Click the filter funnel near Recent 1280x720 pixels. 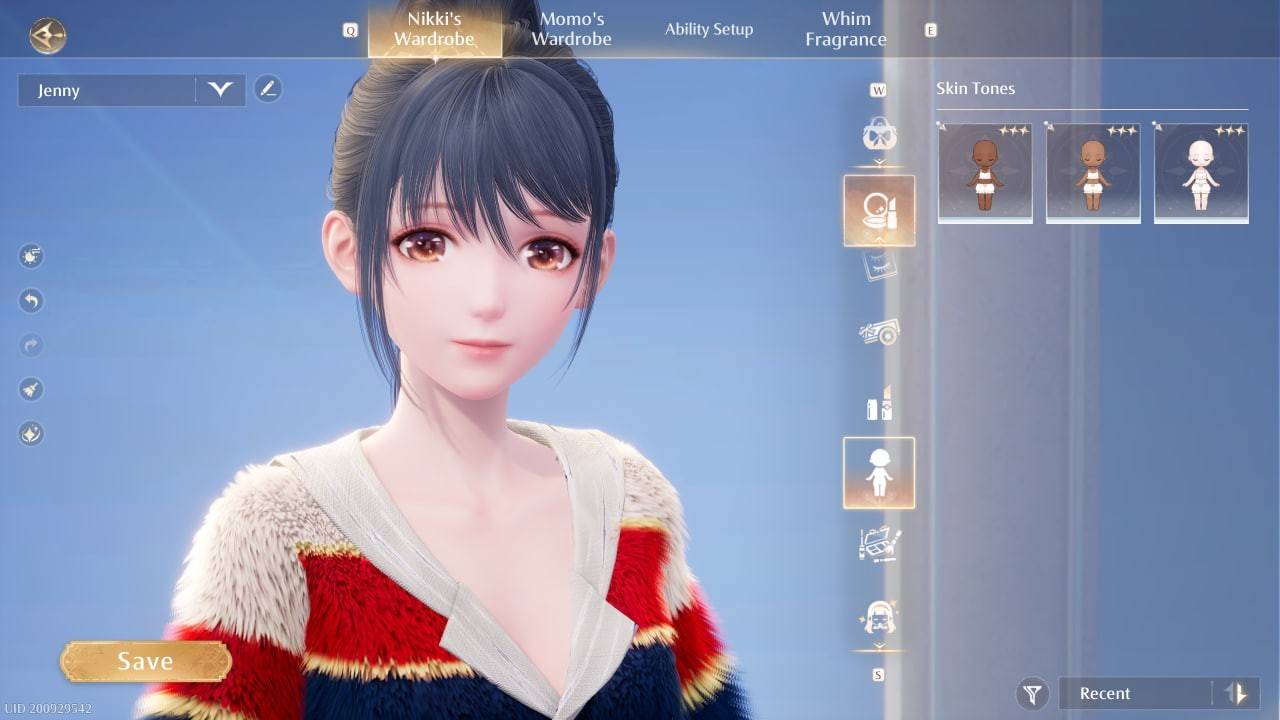tap(1032, 693)
